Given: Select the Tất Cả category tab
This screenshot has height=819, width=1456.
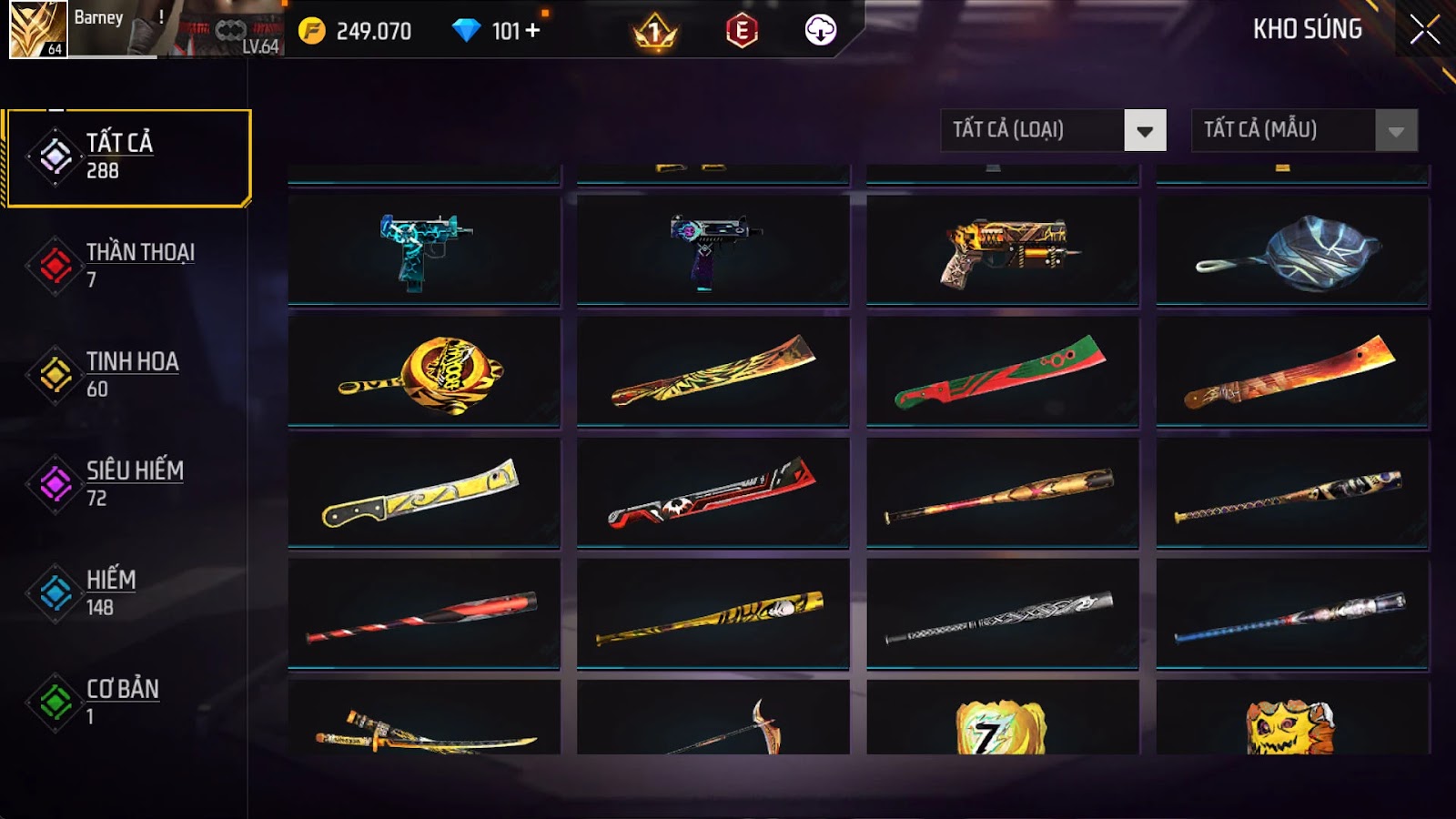Looking at the screenshot, I should click(128, 157).
